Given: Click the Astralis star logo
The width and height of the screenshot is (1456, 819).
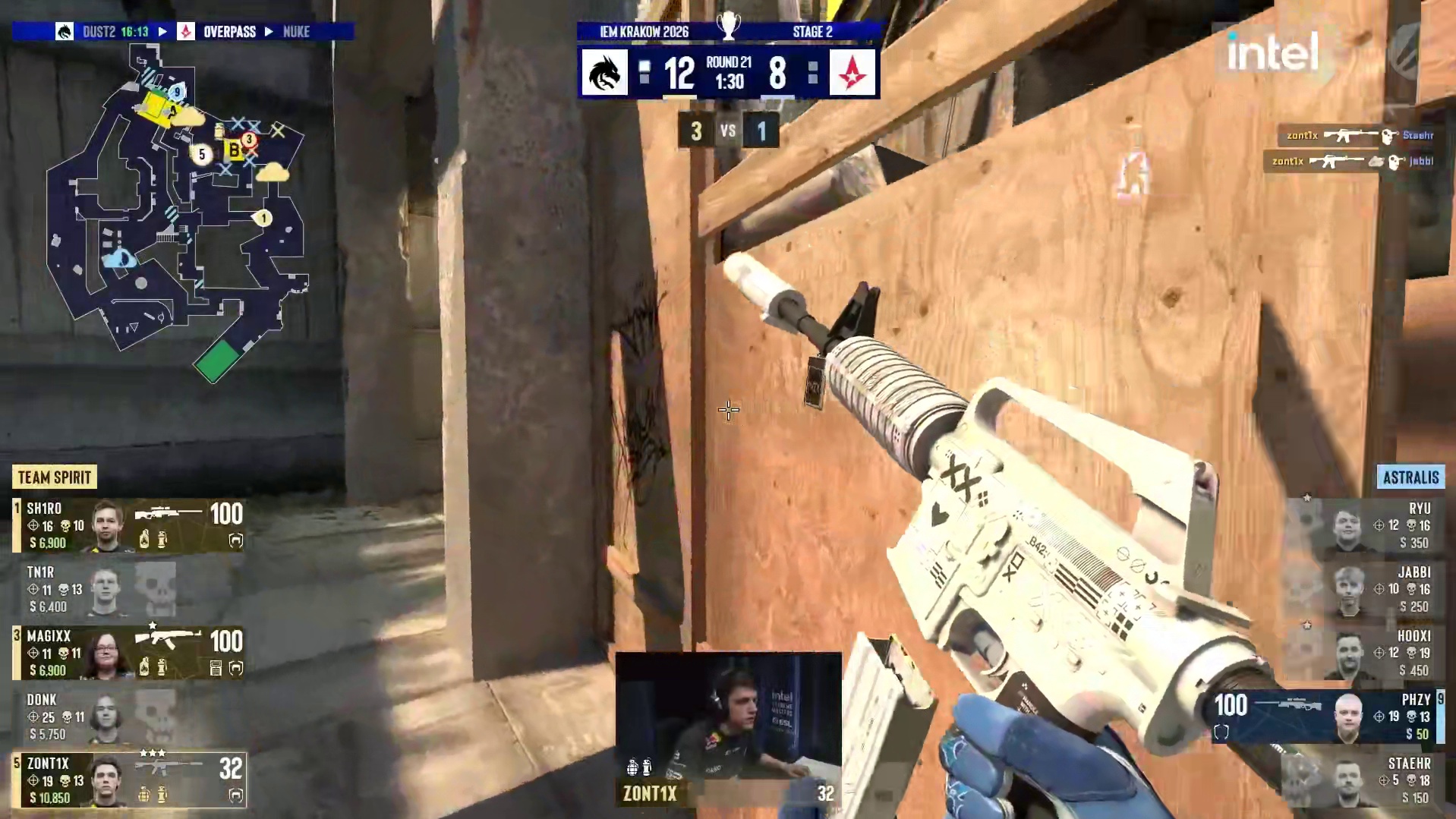Looking at the screenshot, I should (x=852, y=73).
